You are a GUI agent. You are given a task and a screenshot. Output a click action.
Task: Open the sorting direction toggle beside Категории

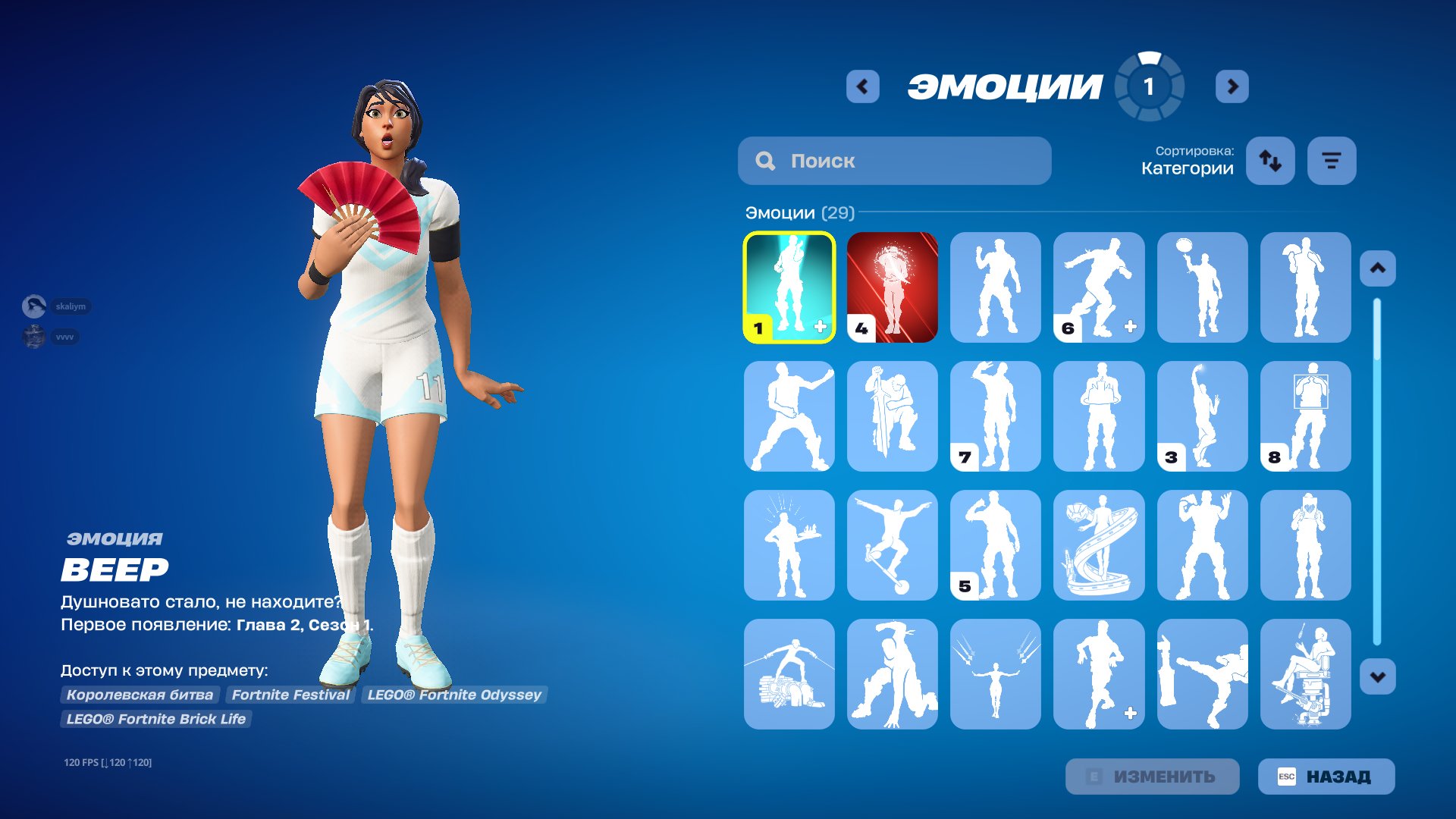1270,160
